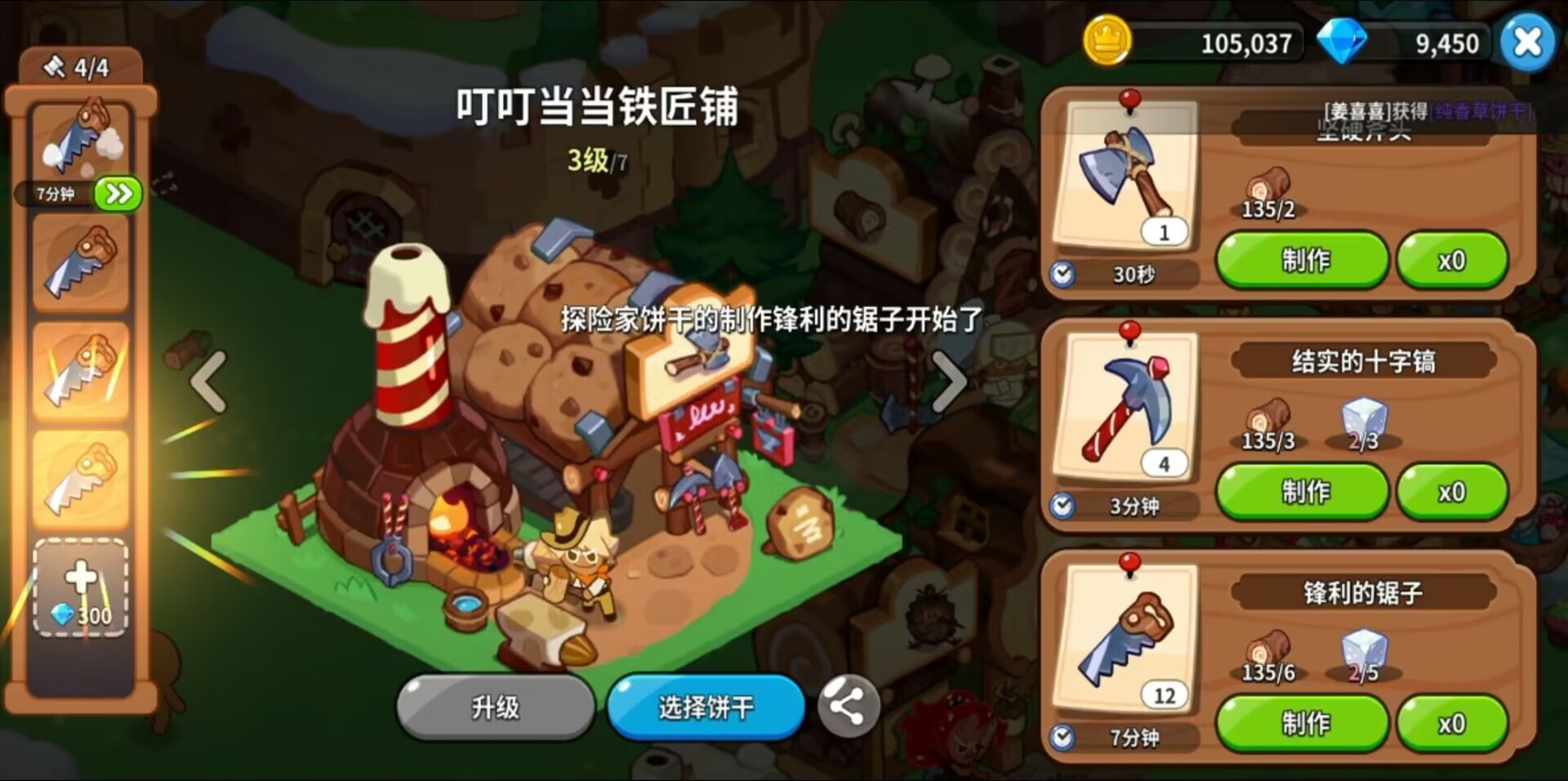Viewport: 1568px width, 781px height.
Task: Unlock a new queue slot for 300 diamonds
Action: (x=79, y=587)
